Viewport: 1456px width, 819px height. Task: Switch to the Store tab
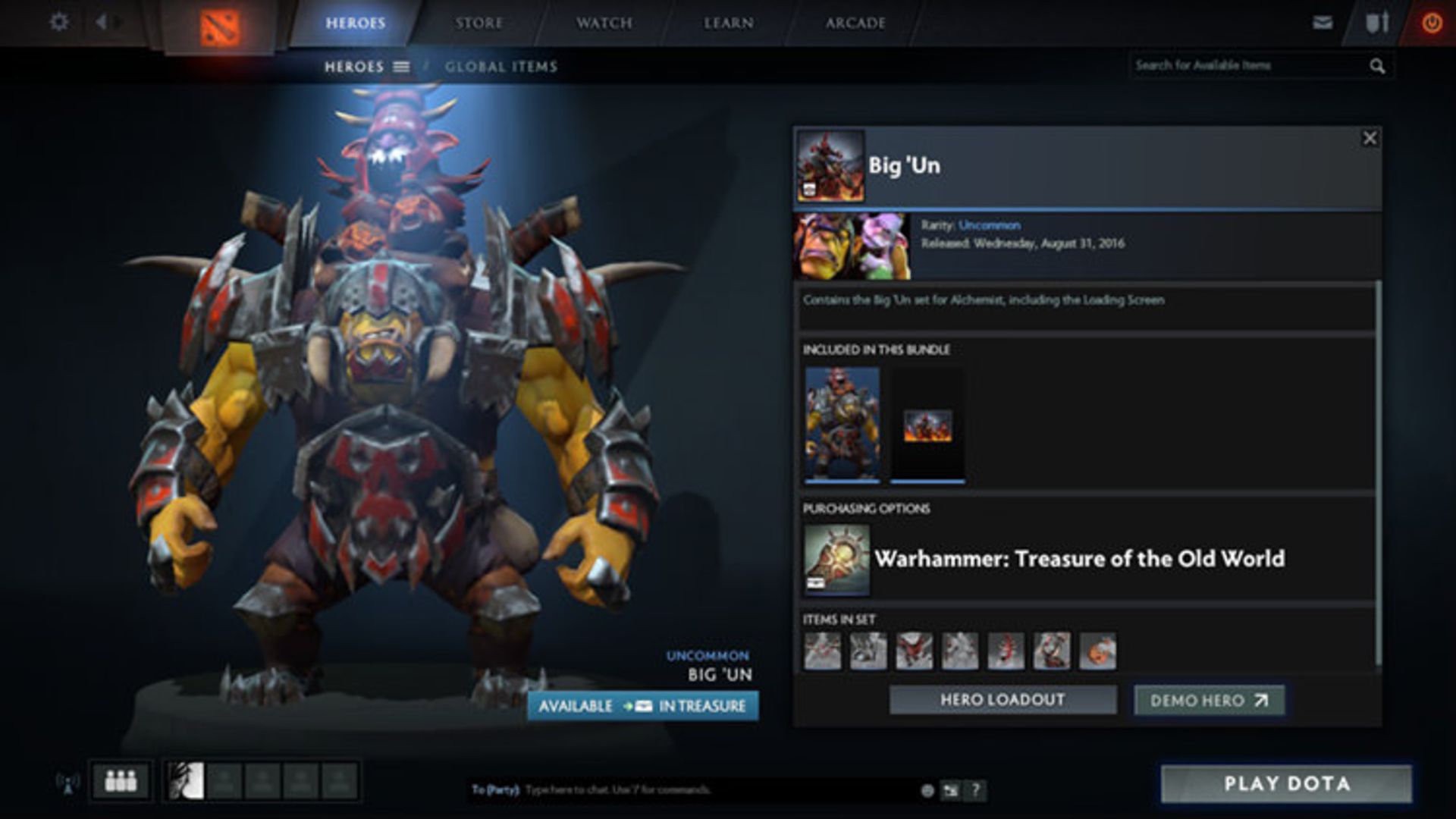point(479,23)
